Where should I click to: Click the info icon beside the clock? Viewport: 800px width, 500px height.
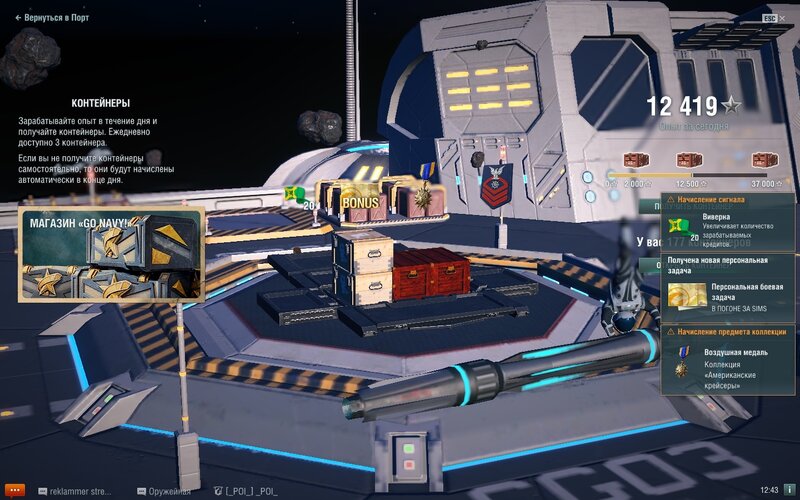[x=788, y=490]
